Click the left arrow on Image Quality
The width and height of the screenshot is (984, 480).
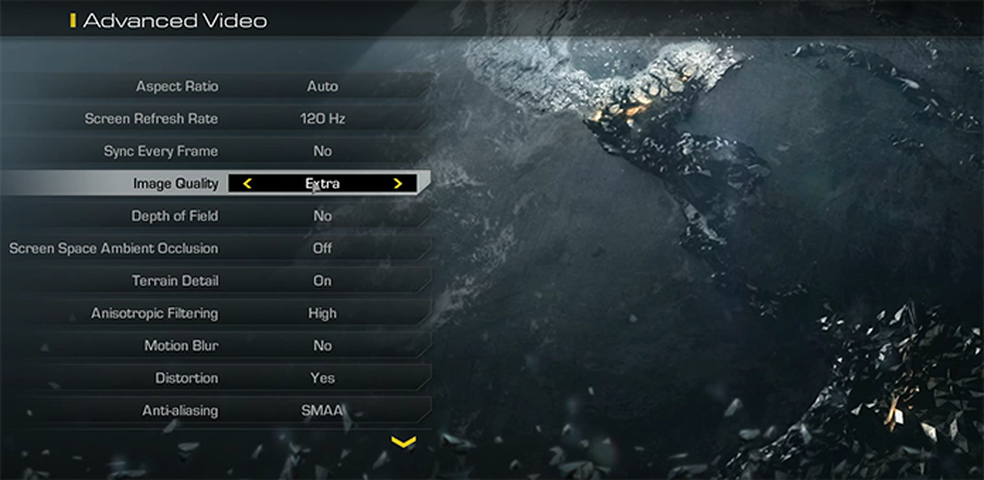coord(247,184)
